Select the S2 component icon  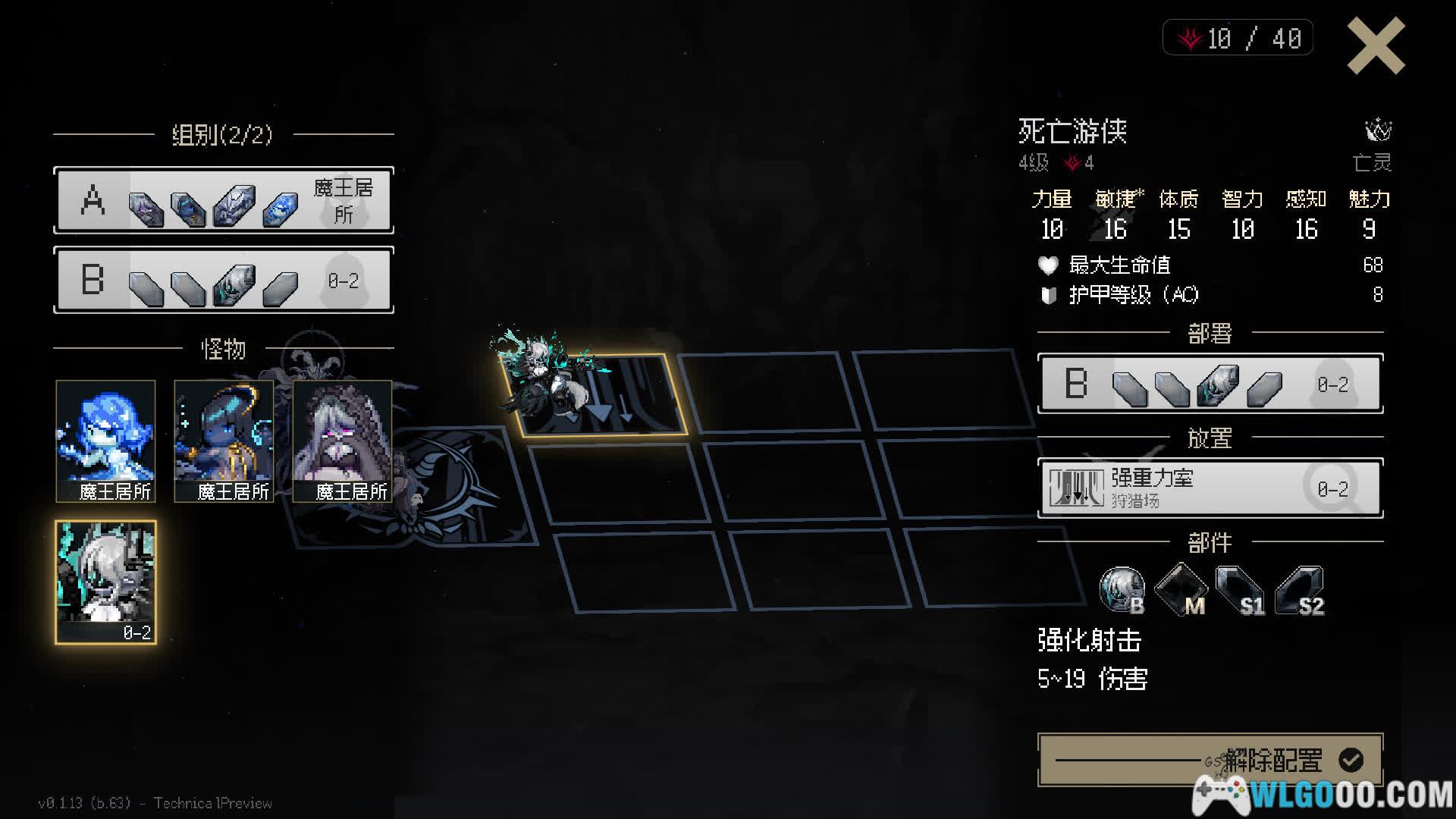pos(1299,590)
